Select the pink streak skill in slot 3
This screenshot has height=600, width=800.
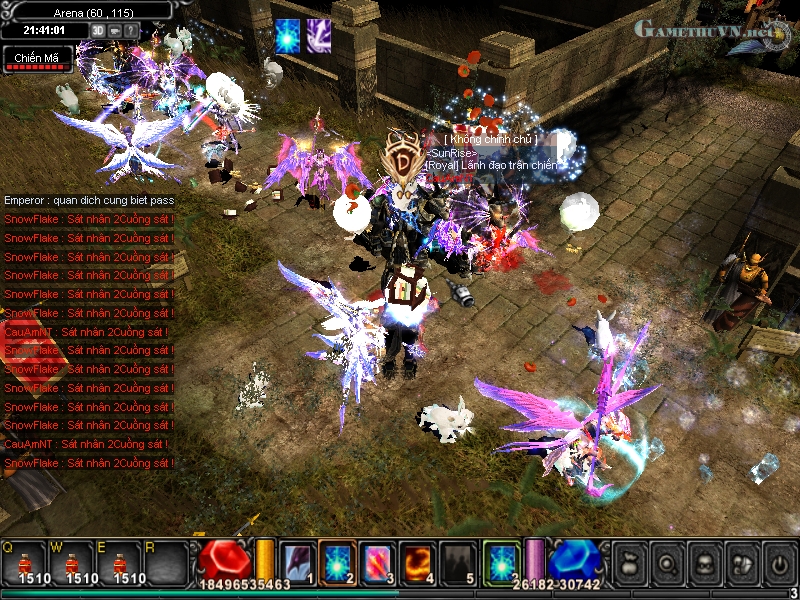click(x=378, y=561)
